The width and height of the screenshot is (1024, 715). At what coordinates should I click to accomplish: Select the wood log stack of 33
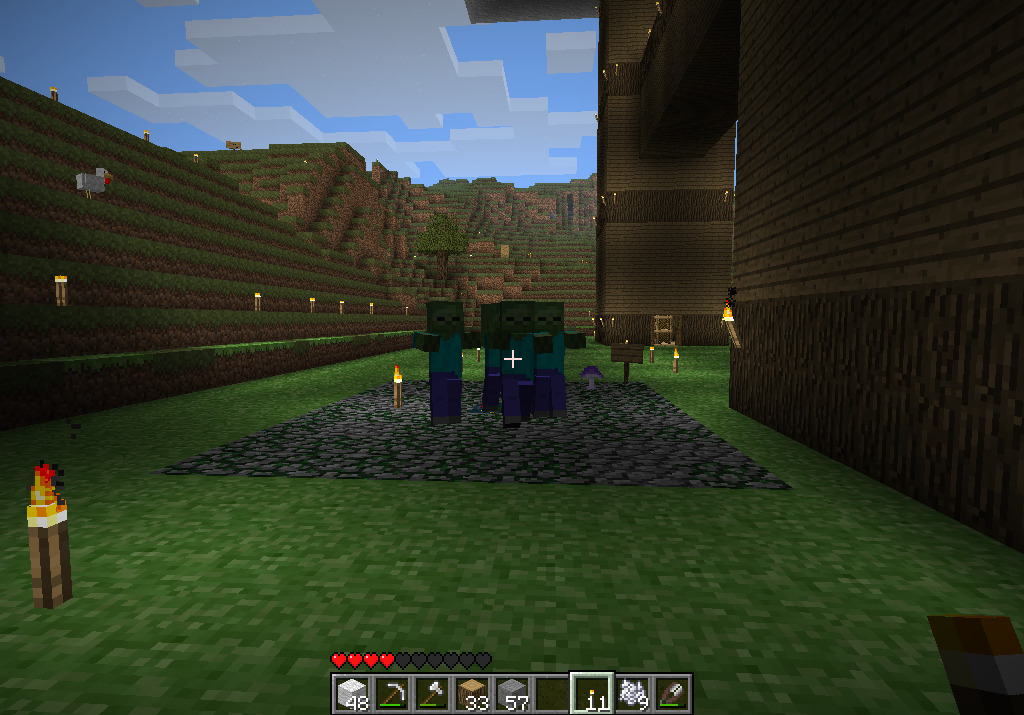point(471,693)
